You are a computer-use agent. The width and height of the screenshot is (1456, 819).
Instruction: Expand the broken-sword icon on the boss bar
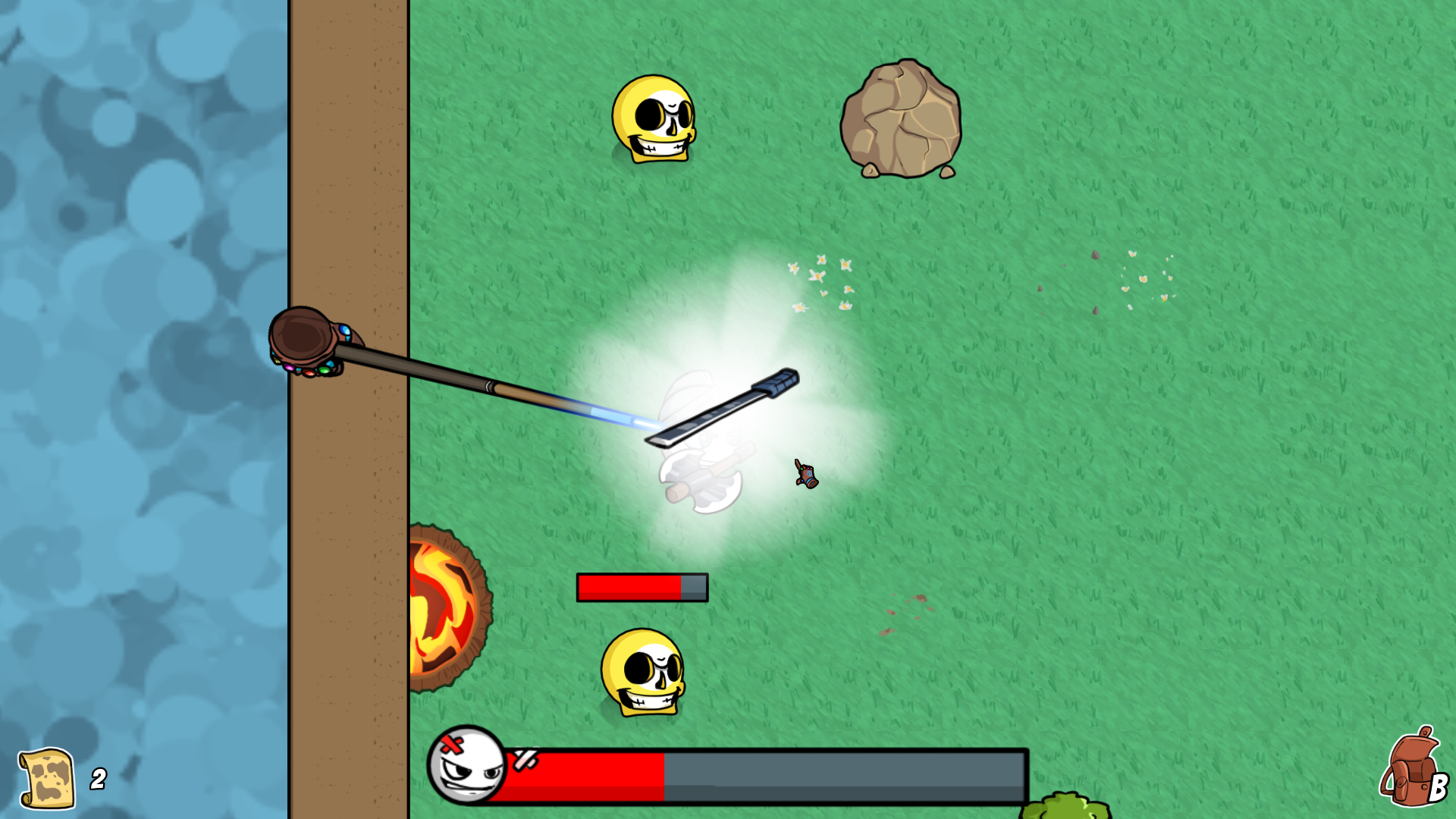point(526,758)
